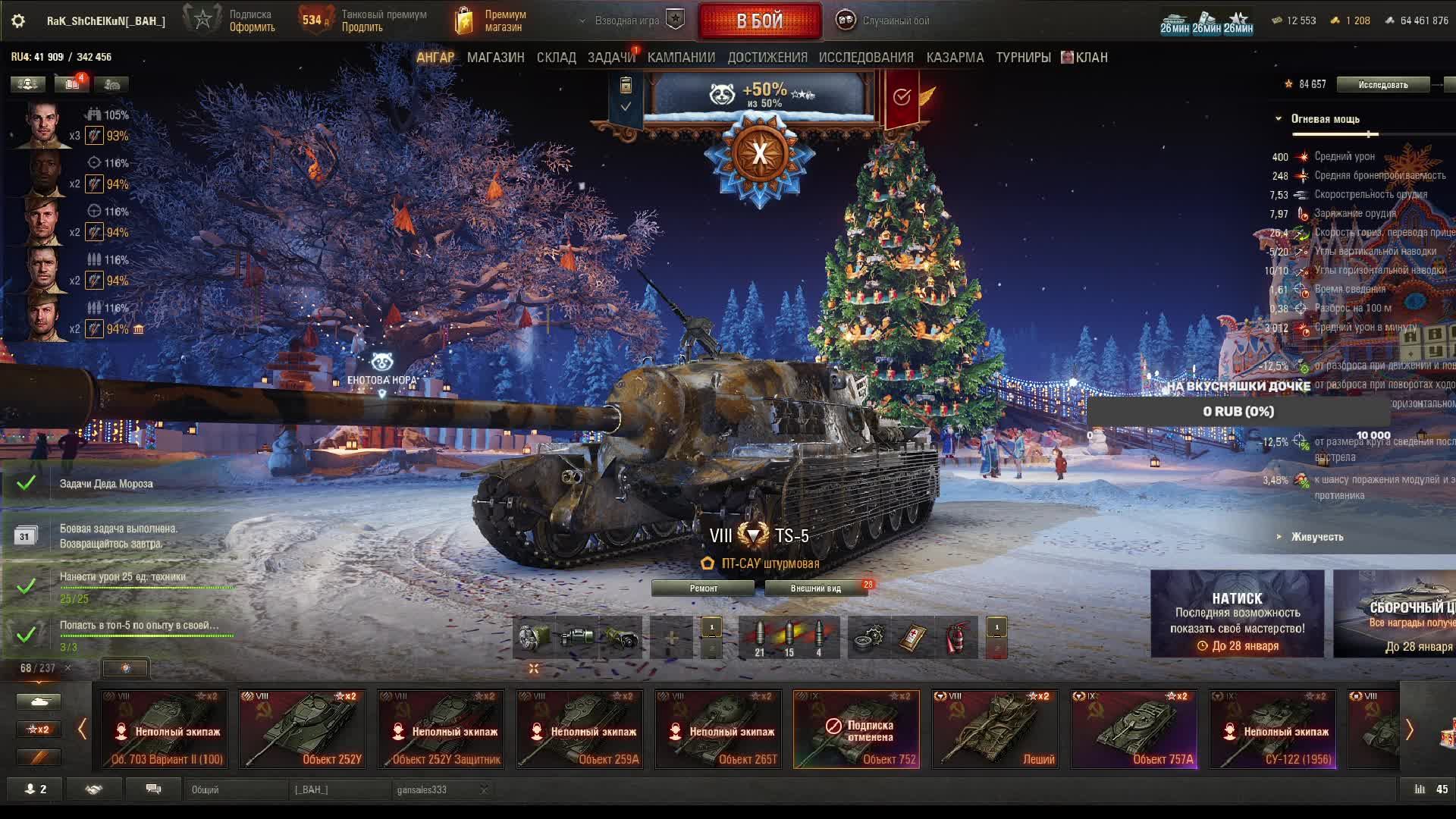Open the Задачи Деда Мороза tracker
Viewport: 1456px width, 819px height.
[106, 484]
